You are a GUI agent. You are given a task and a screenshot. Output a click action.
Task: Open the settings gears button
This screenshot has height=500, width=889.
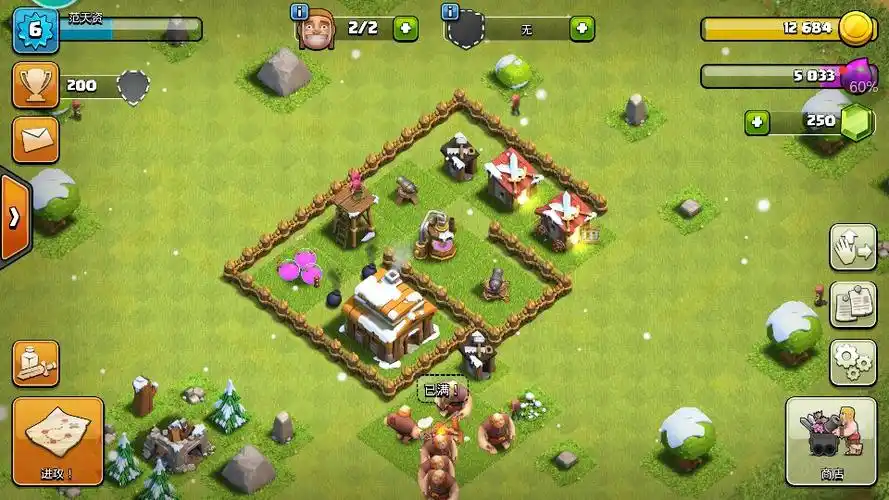(852, 362)
